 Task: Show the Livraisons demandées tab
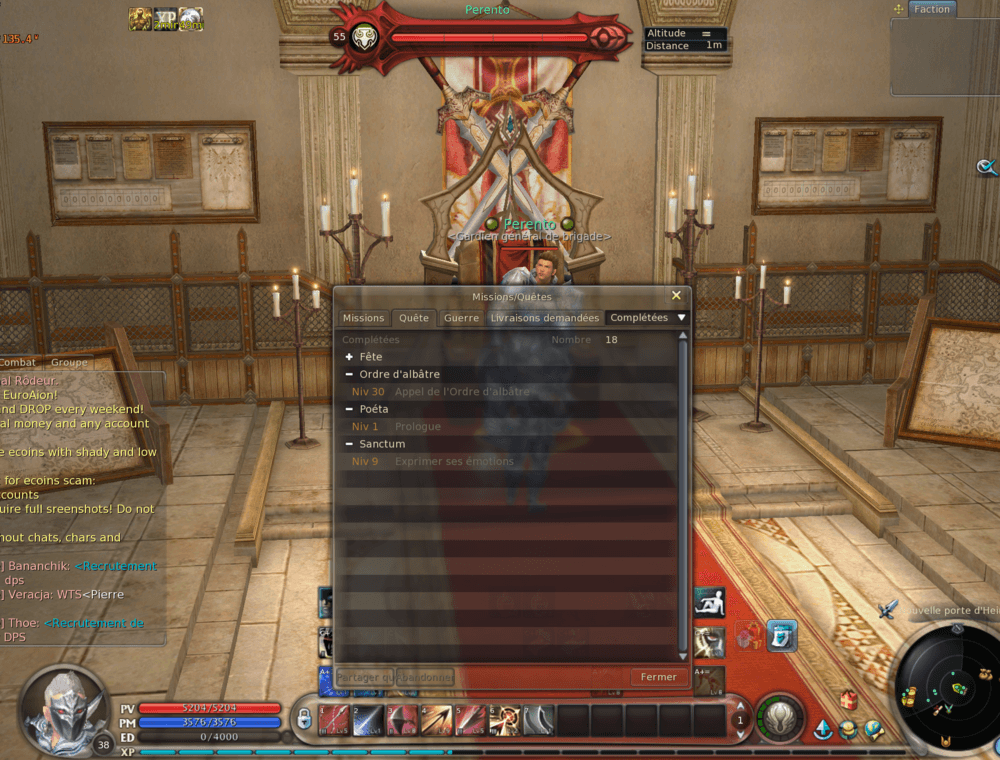tap(545, 318)
